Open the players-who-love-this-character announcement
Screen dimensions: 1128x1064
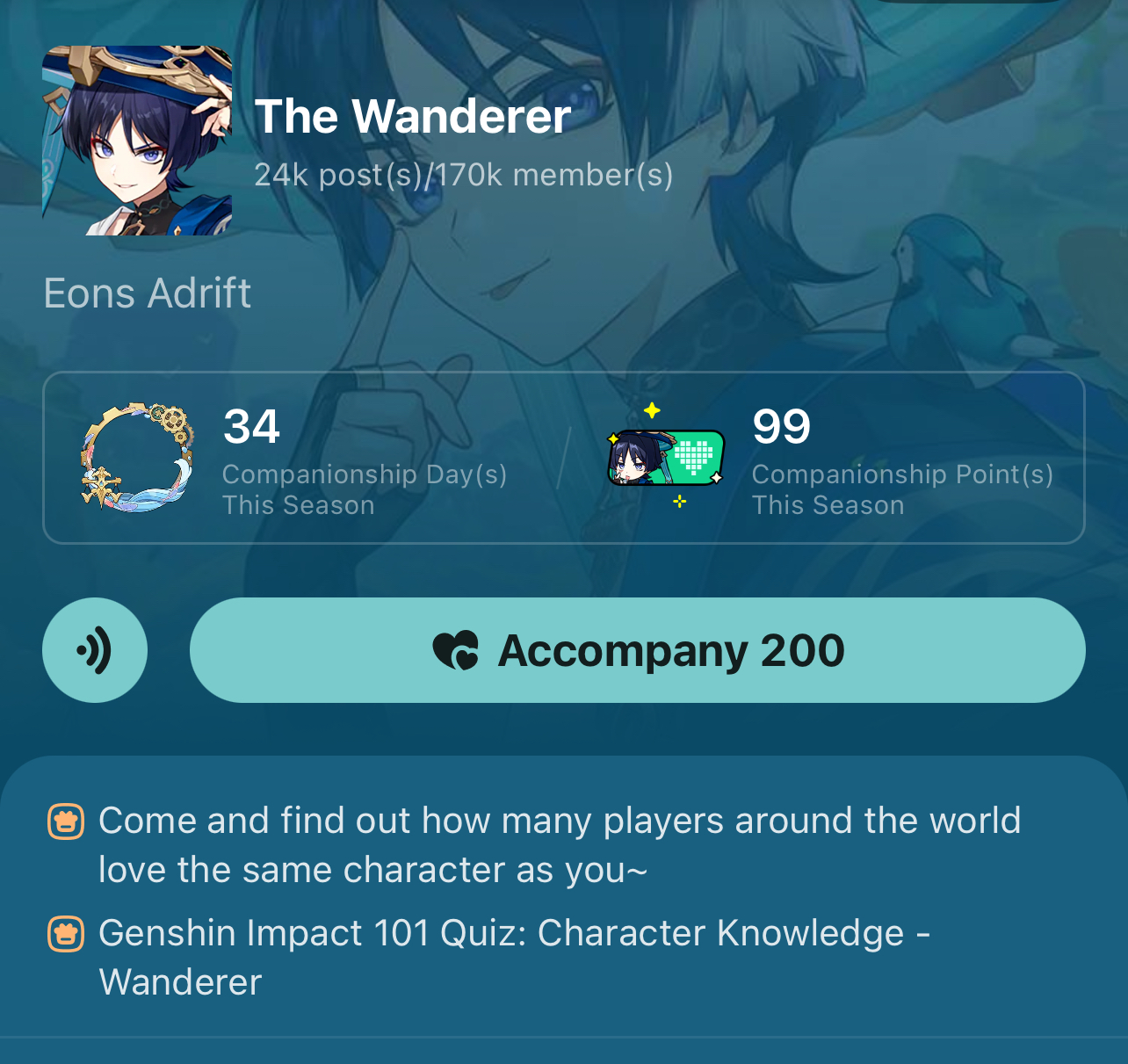pos(560,844)
